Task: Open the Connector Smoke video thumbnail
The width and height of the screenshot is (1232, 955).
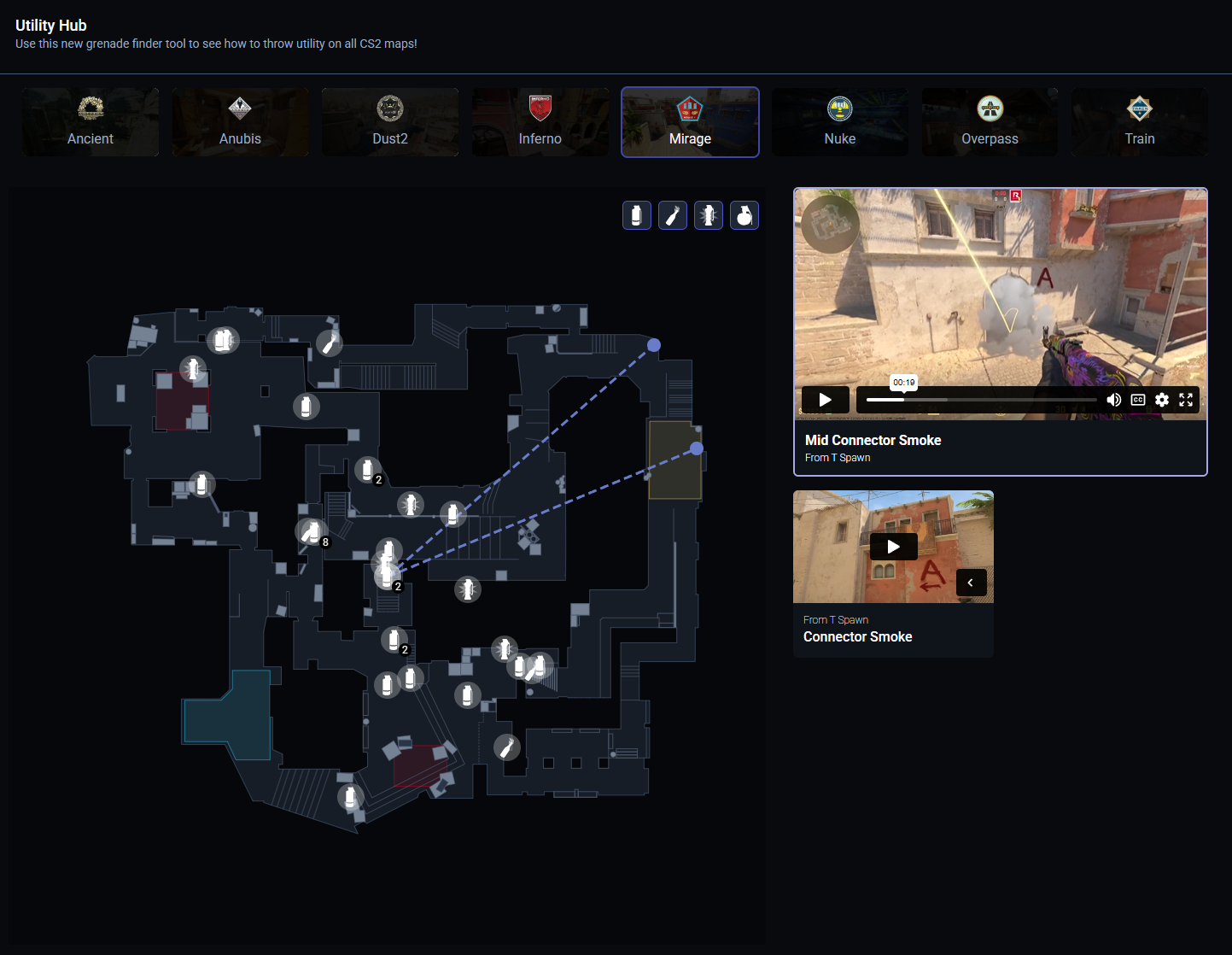Action: [893, 547]
